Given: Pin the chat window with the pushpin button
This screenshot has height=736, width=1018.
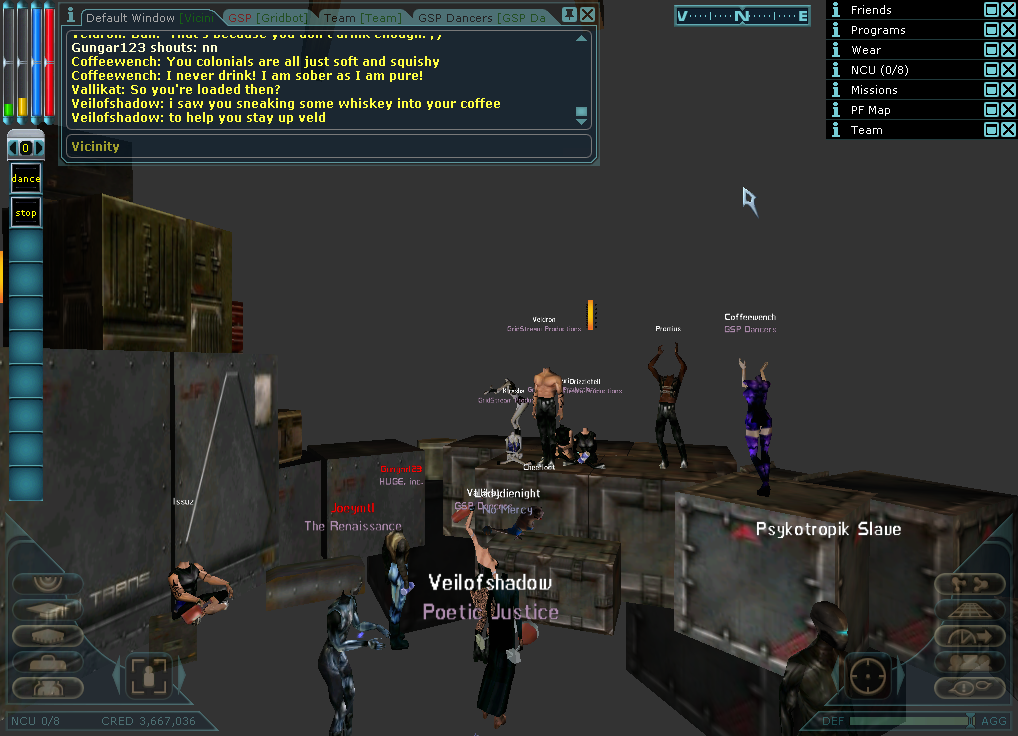Looking at the screenshot, I should coord(569,14).
